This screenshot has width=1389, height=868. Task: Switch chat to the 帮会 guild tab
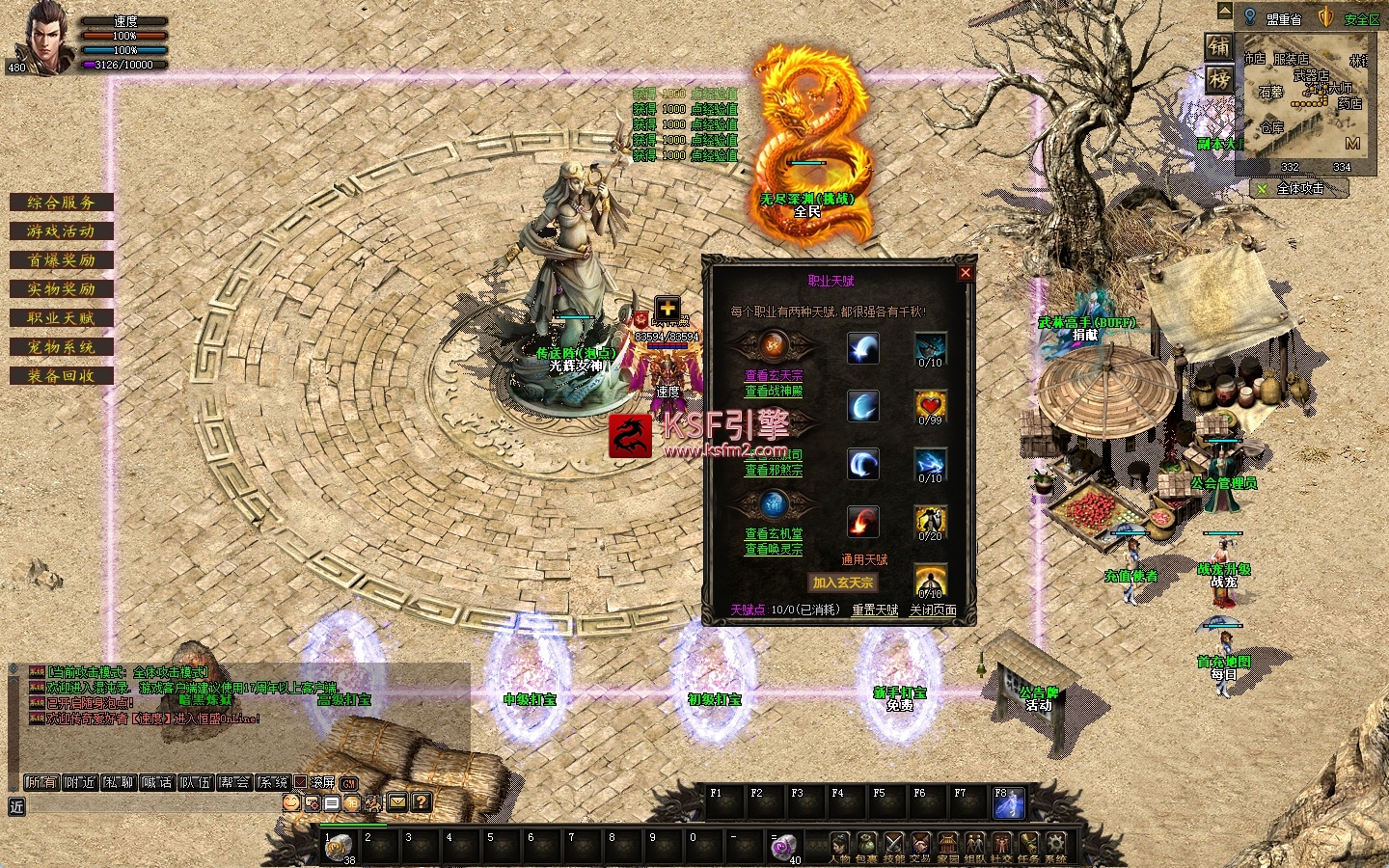coord(233,782)
